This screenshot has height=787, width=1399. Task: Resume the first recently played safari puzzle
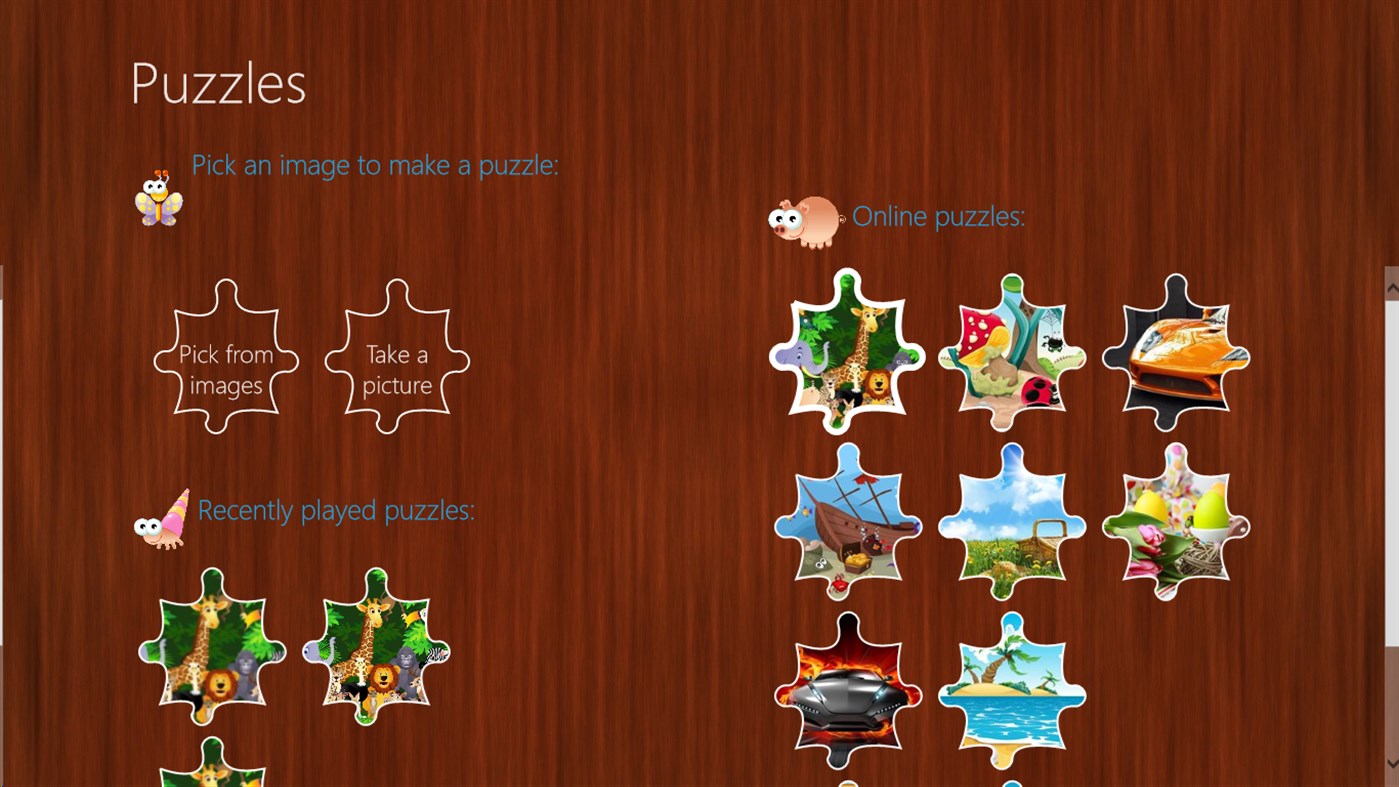coord(211,648)
